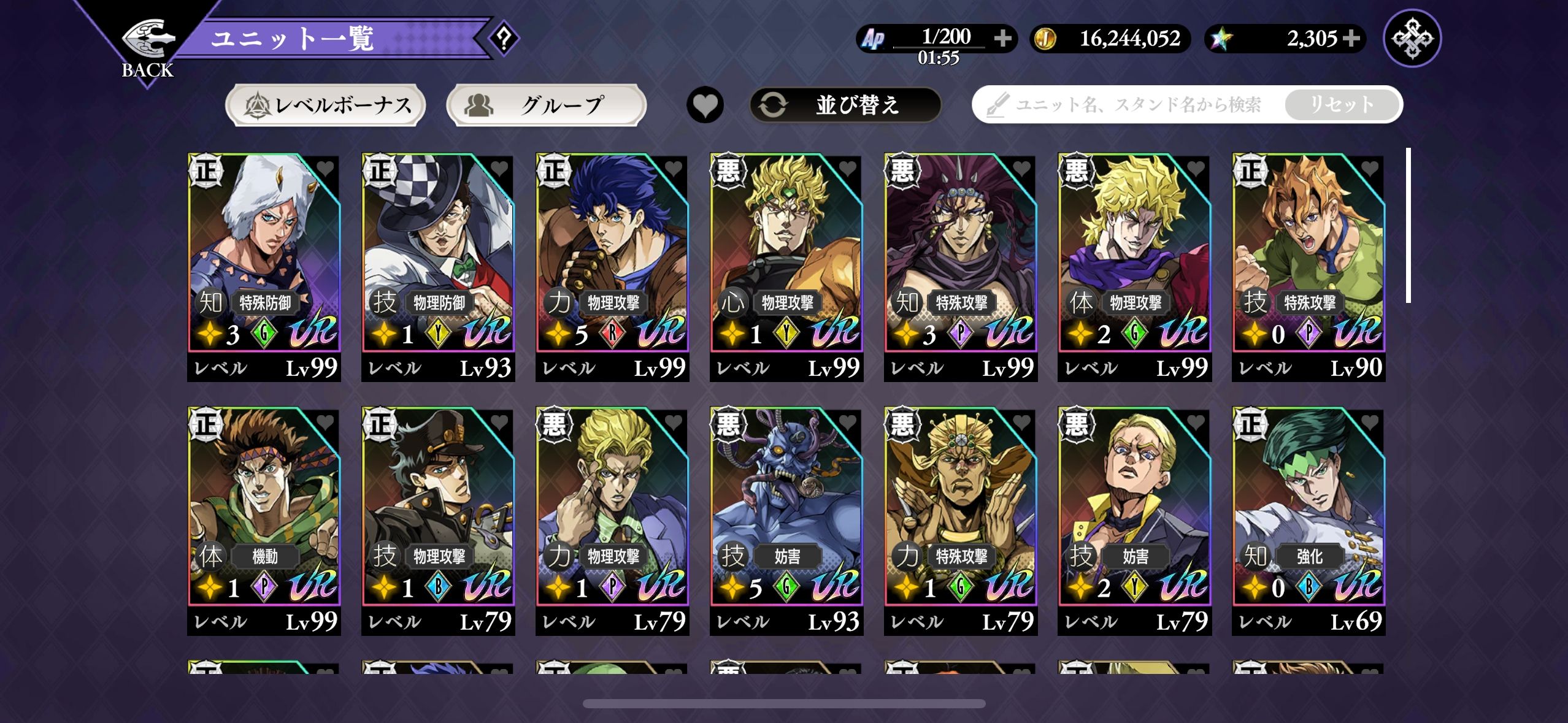Open the round ornate knot menu icon
Screen dimensions: 1568x723
coord(1412,39)
